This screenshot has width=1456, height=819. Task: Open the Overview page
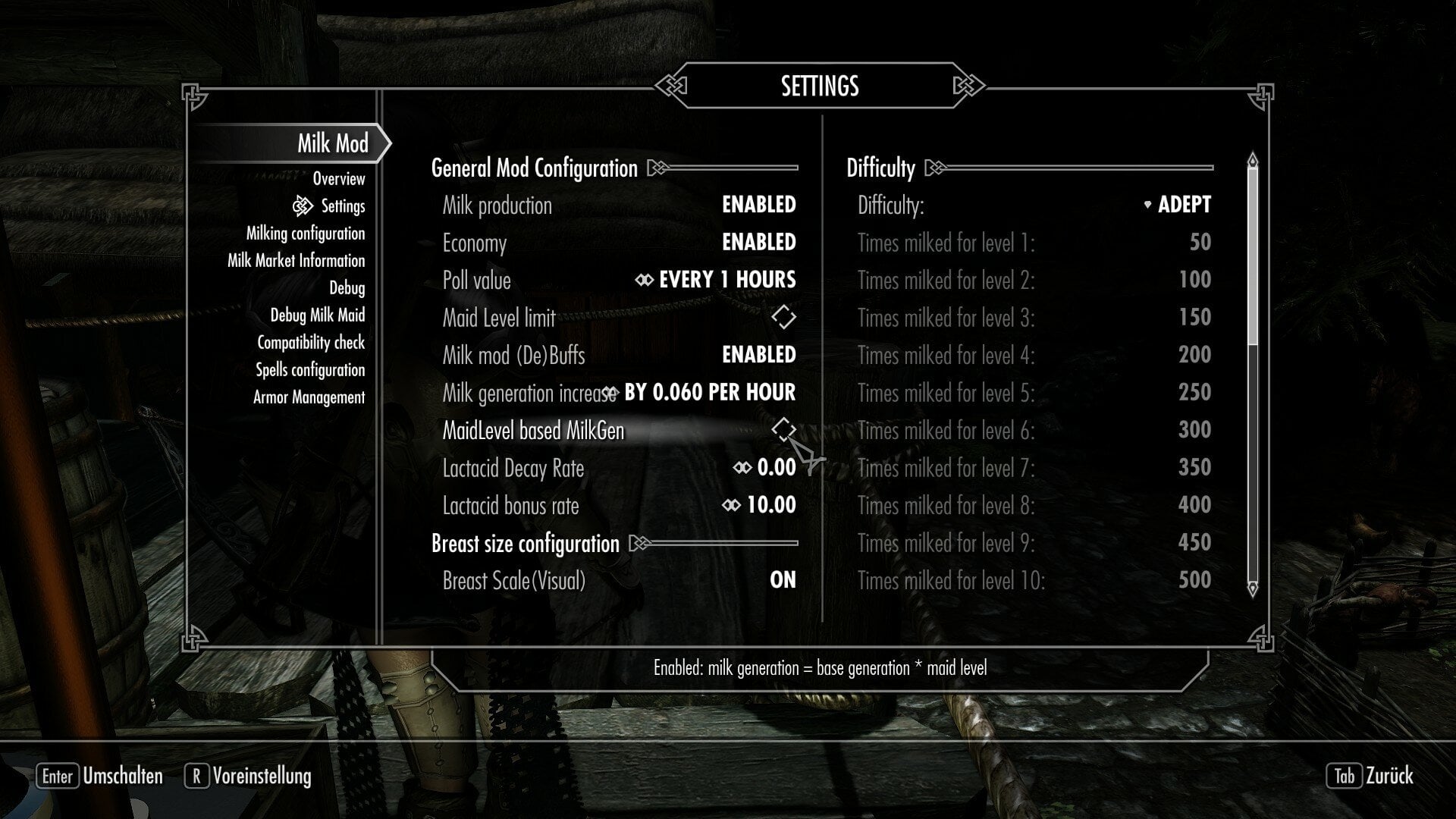coord(338,179)
